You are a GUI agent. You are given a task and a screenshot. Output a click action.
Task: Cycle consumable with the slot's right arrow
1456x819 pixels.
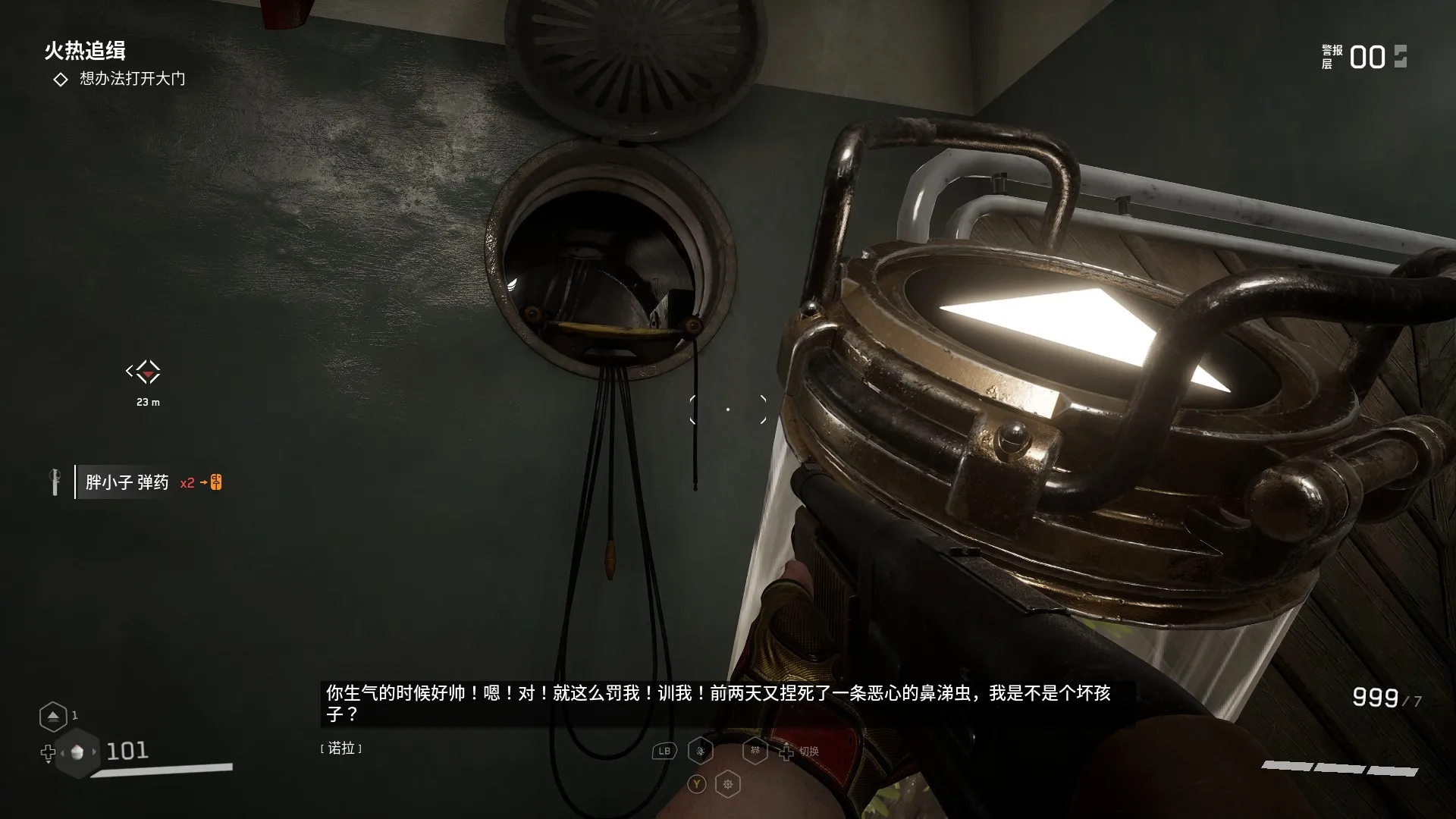(x=94, y=752)
